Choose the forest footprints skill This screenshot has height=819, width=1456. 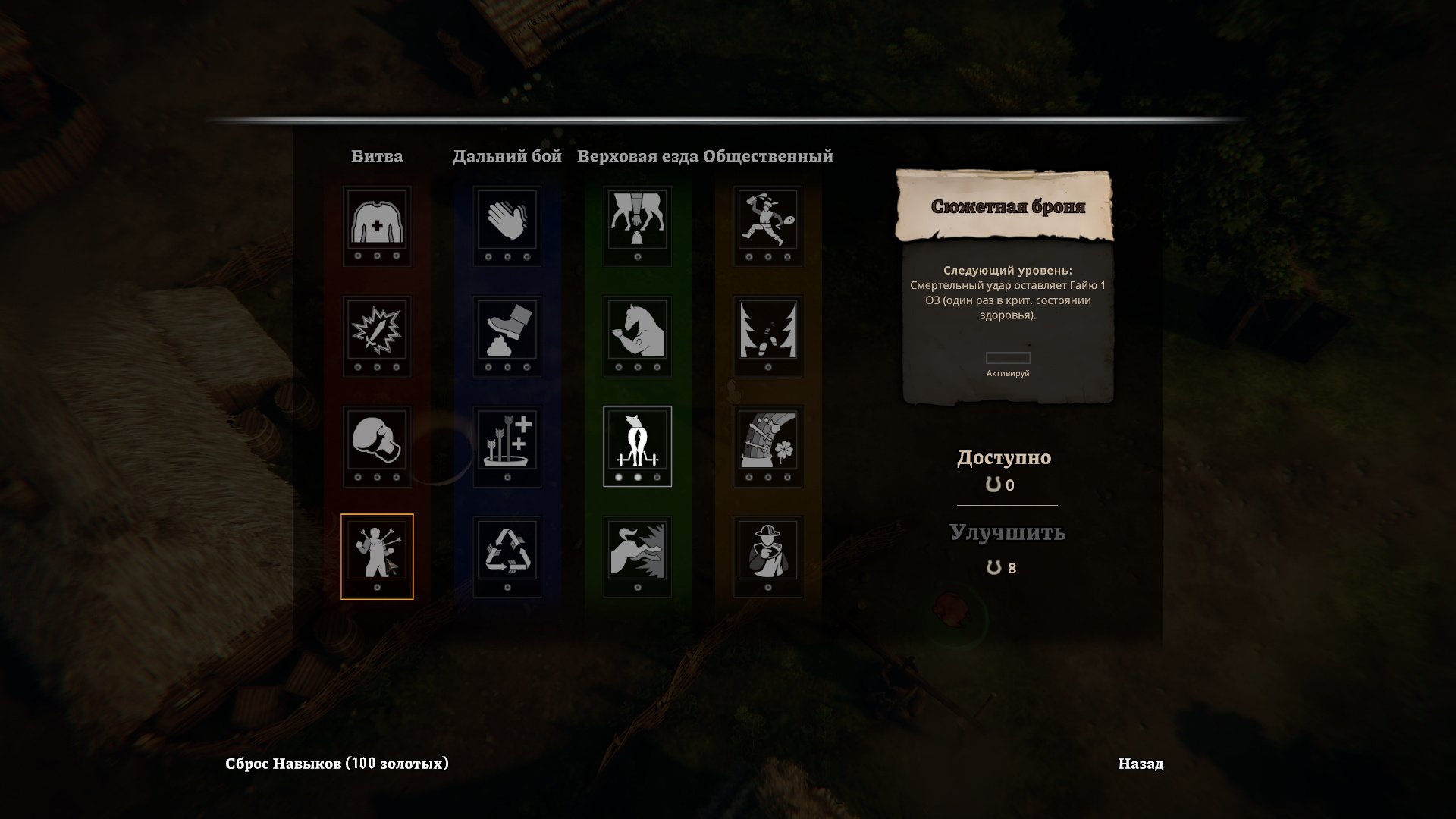coord(768,331)
